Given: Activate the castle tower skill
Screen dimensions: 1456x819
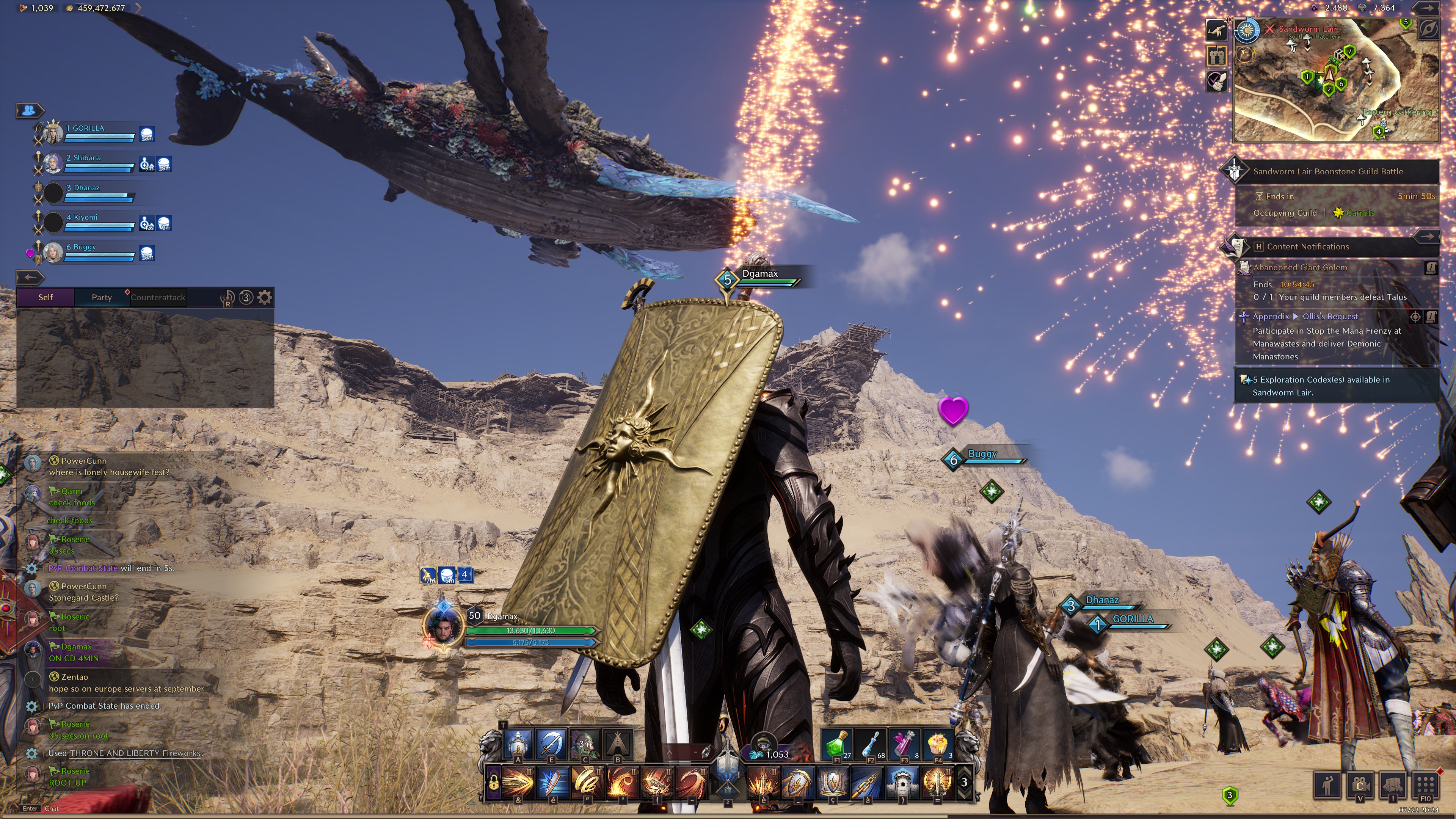Looking at the screenshot, I should (902, 783).
